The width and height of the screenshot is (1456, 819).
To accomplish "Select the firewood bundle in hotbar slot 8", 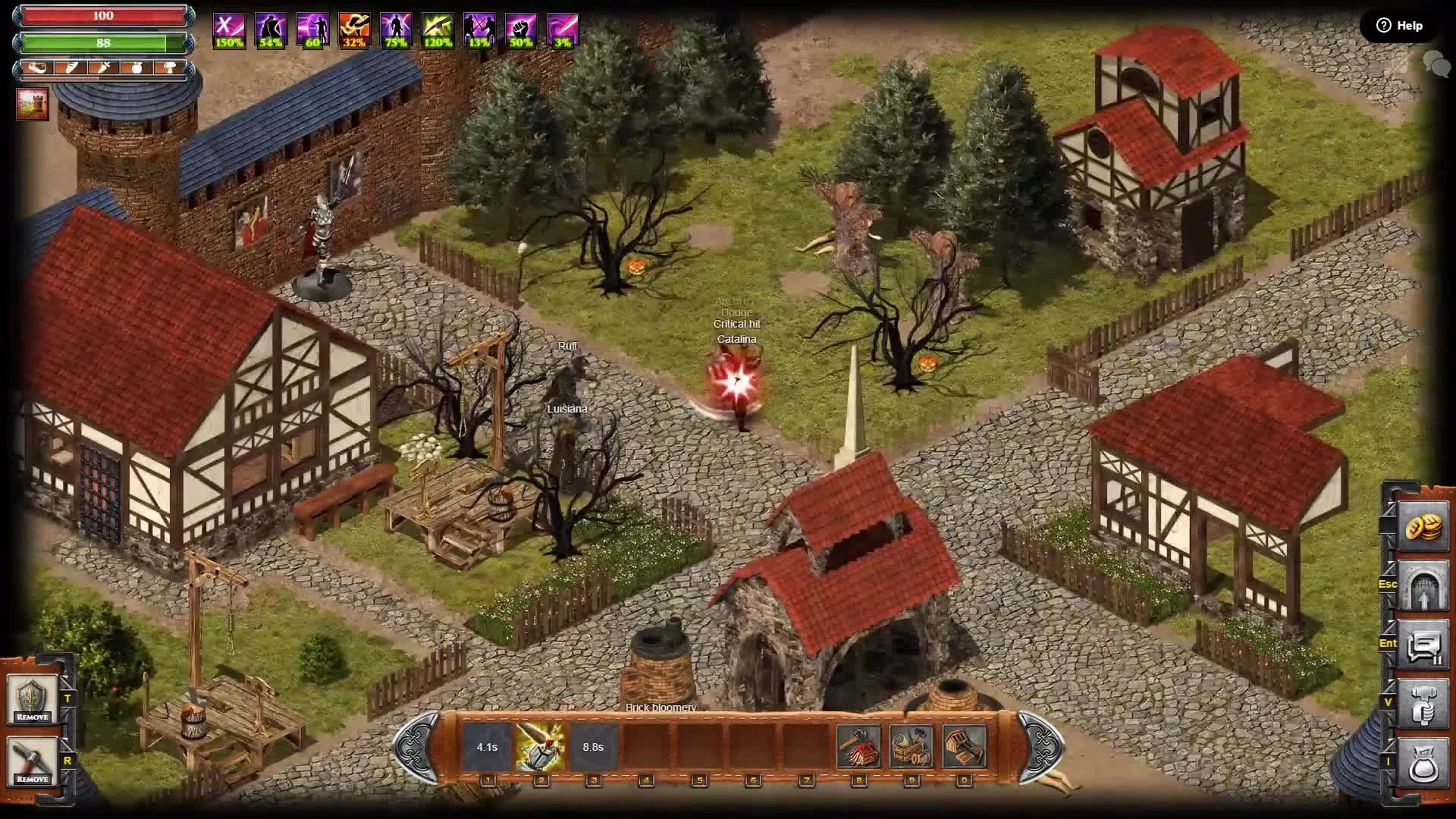I will (859, 745).
